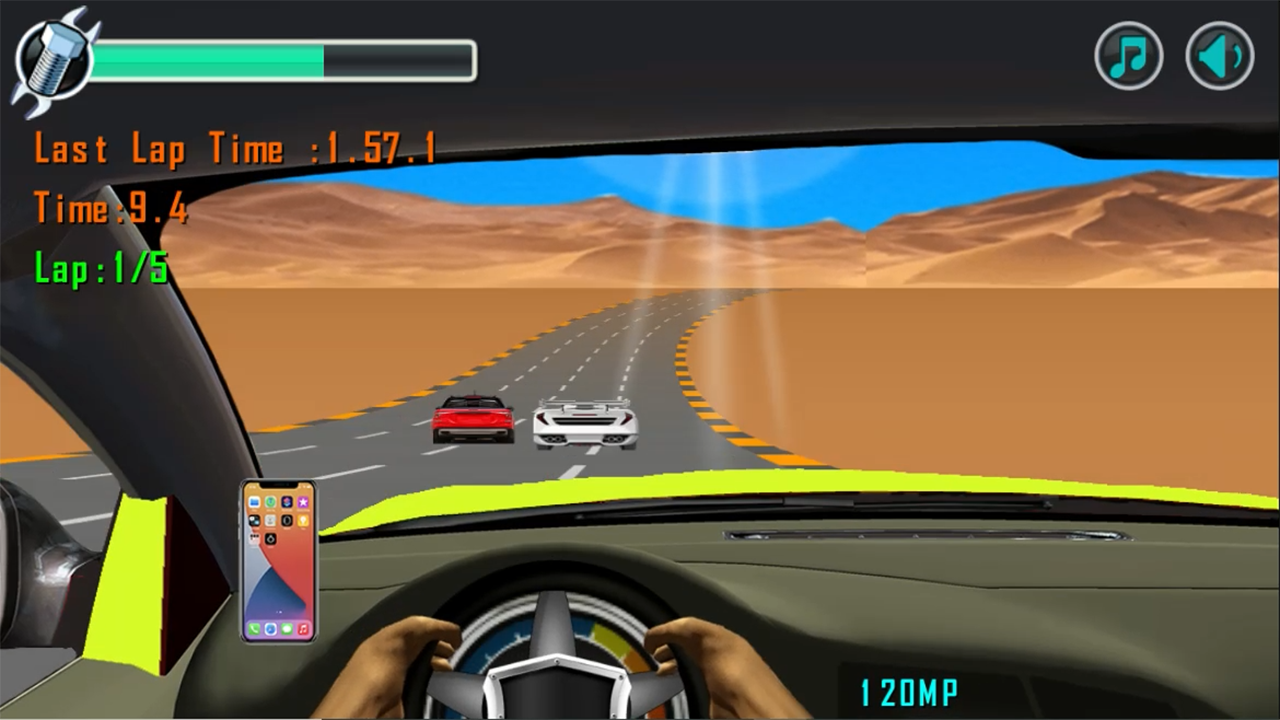Click the white sports car on the road
The height and width of the screenshot is (720, 1280).
point(586,420)
